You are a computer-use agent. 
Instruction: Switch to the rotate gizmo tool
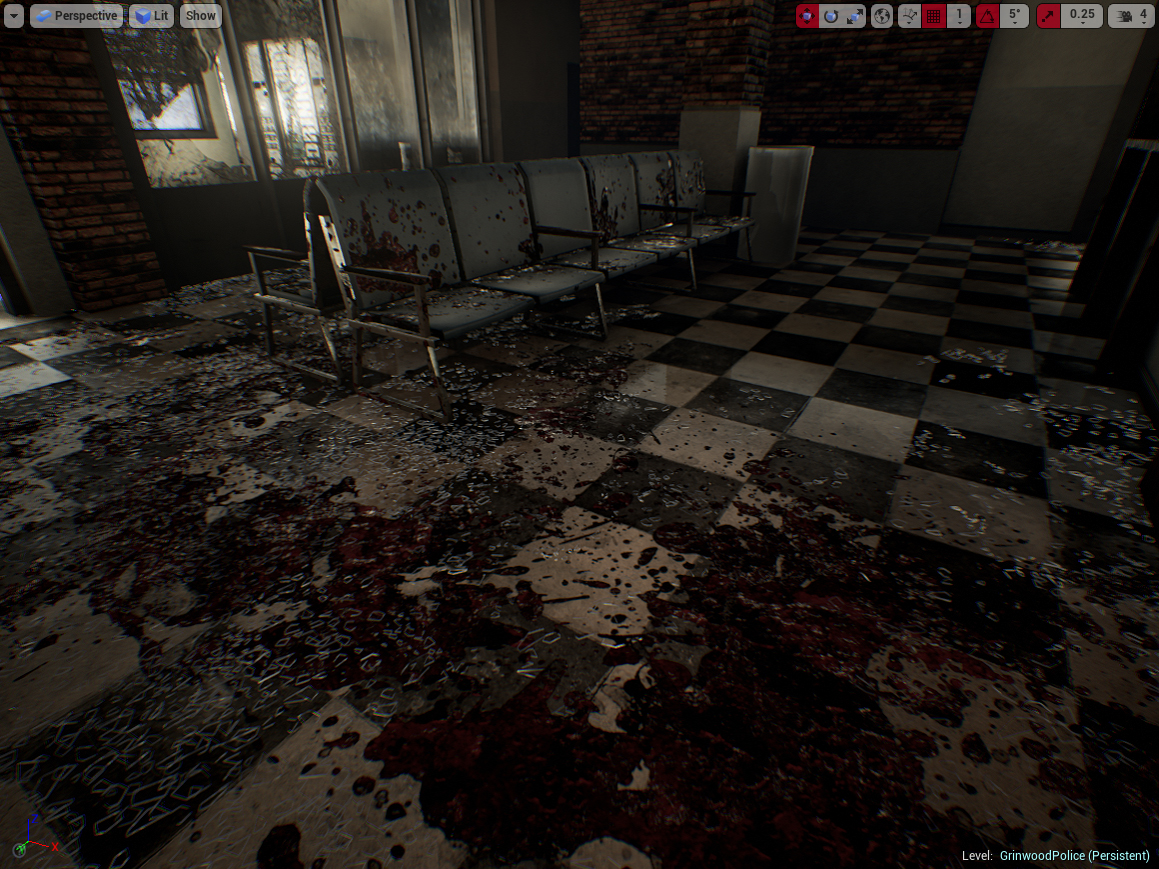(831, 15)
